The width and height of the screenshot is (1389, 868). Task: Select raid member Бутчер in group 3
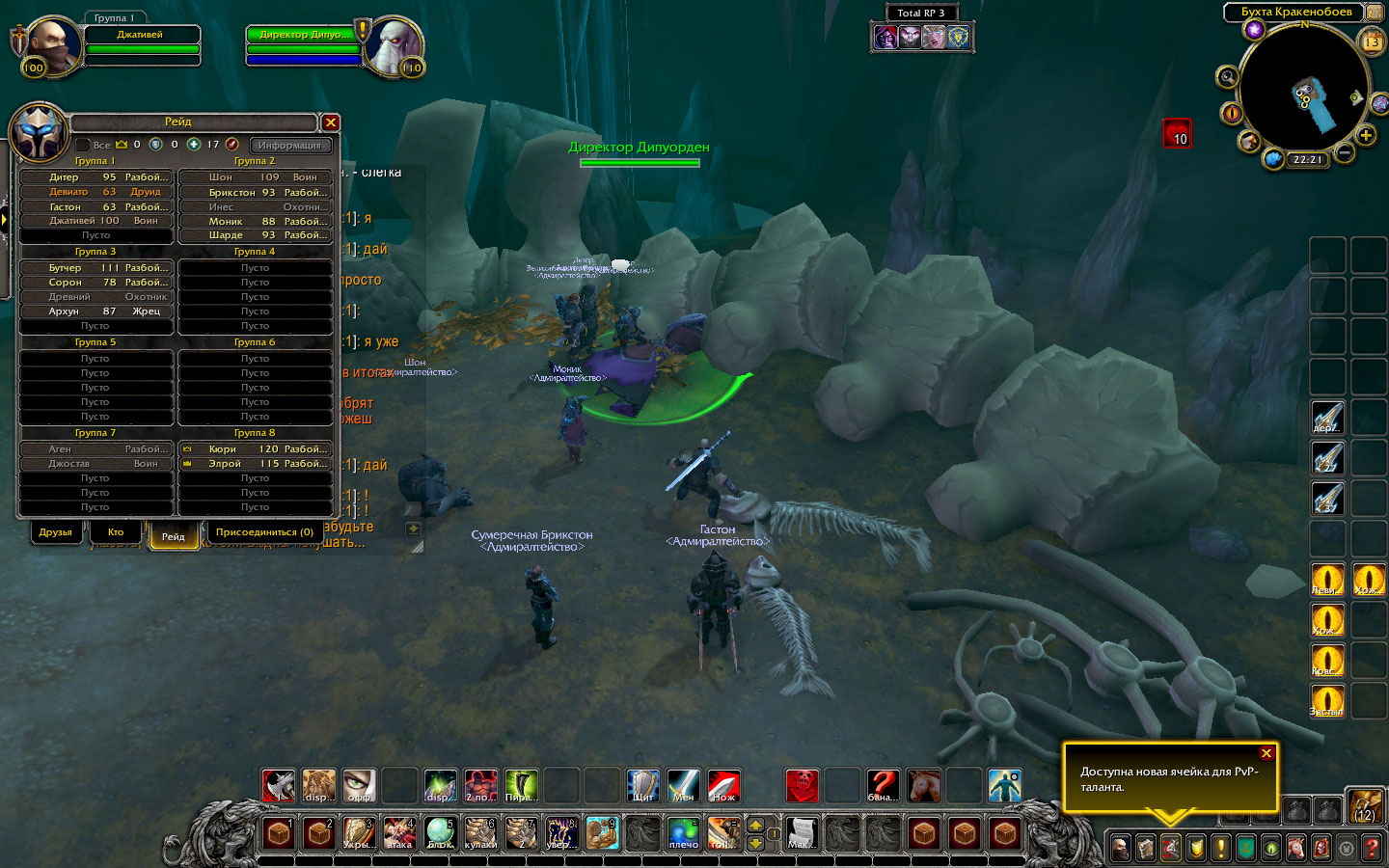point(95,268)
